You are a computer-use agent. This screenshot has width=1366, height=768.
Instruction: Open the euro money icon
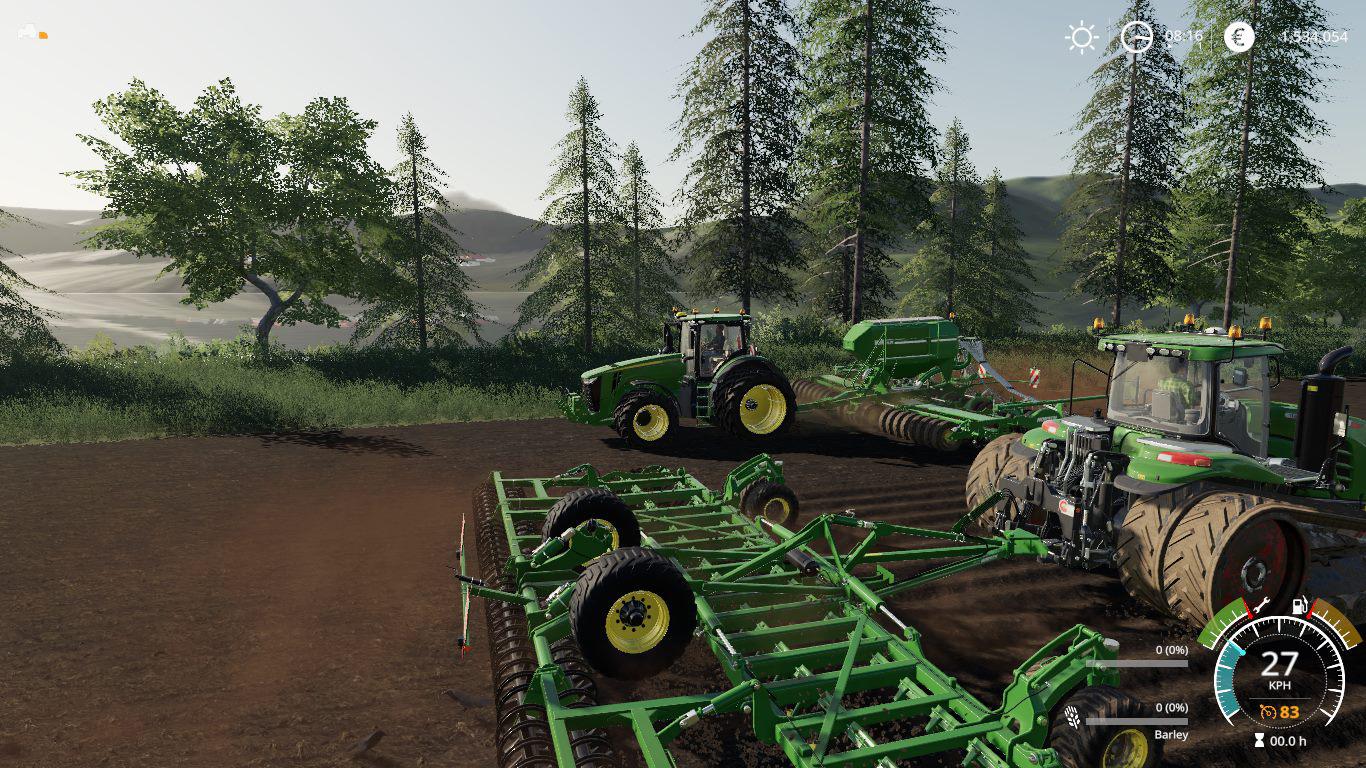pyautogui.click(x=1239, y=37)
